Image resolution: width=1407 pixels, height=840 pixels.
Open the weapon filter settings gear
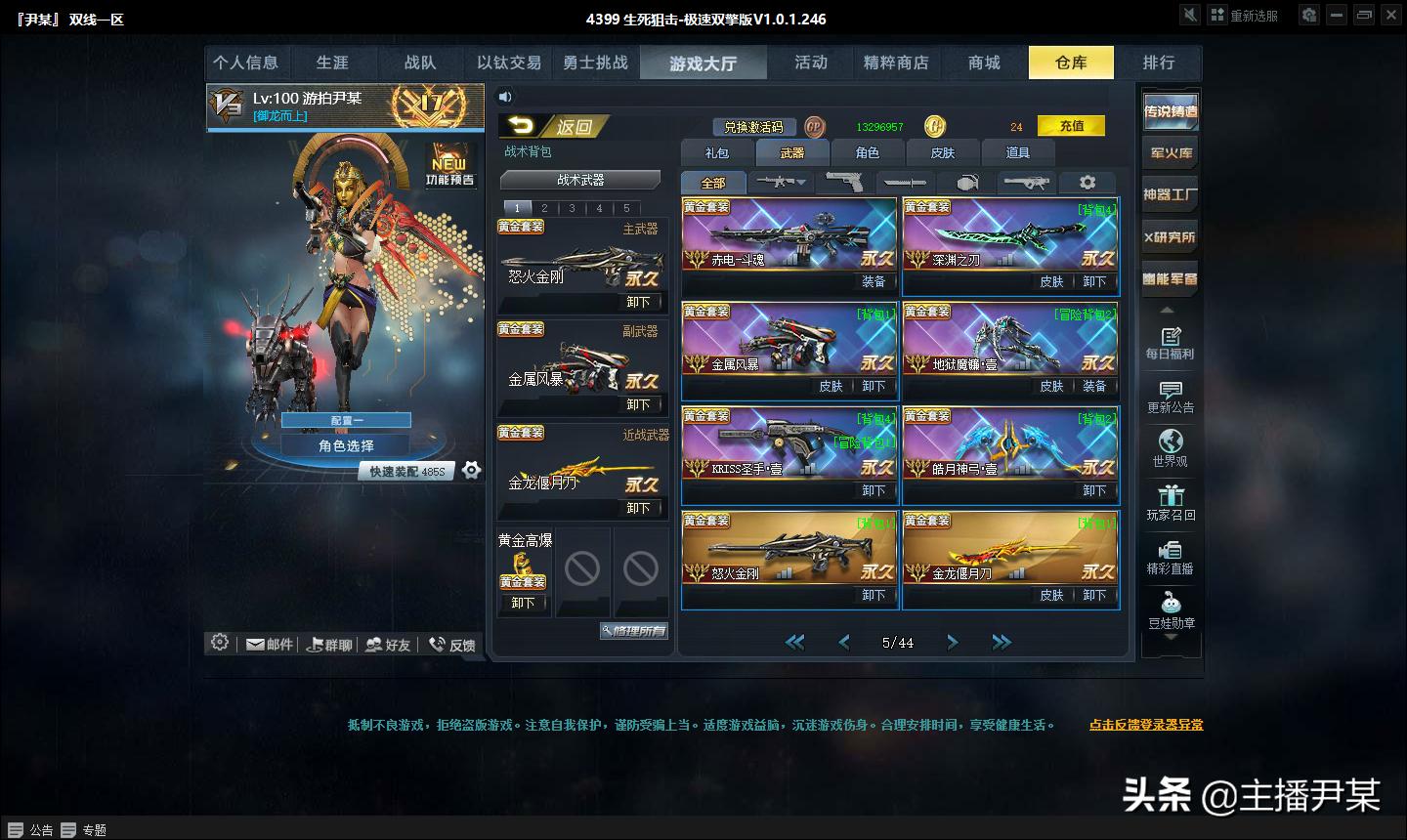1087,182
